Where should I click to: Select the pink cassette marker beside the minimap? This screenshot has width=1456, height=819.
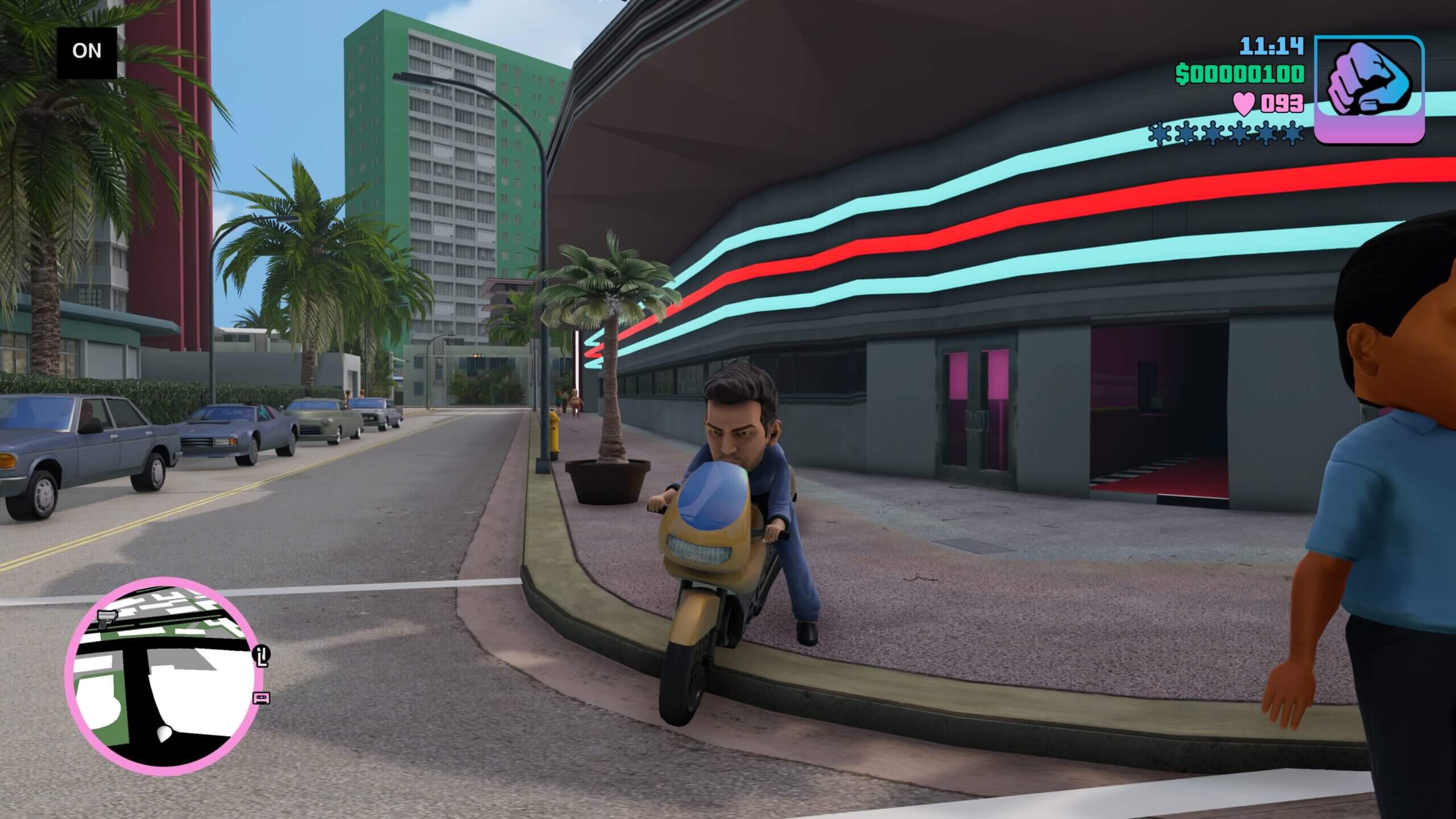tap(262, 697)
